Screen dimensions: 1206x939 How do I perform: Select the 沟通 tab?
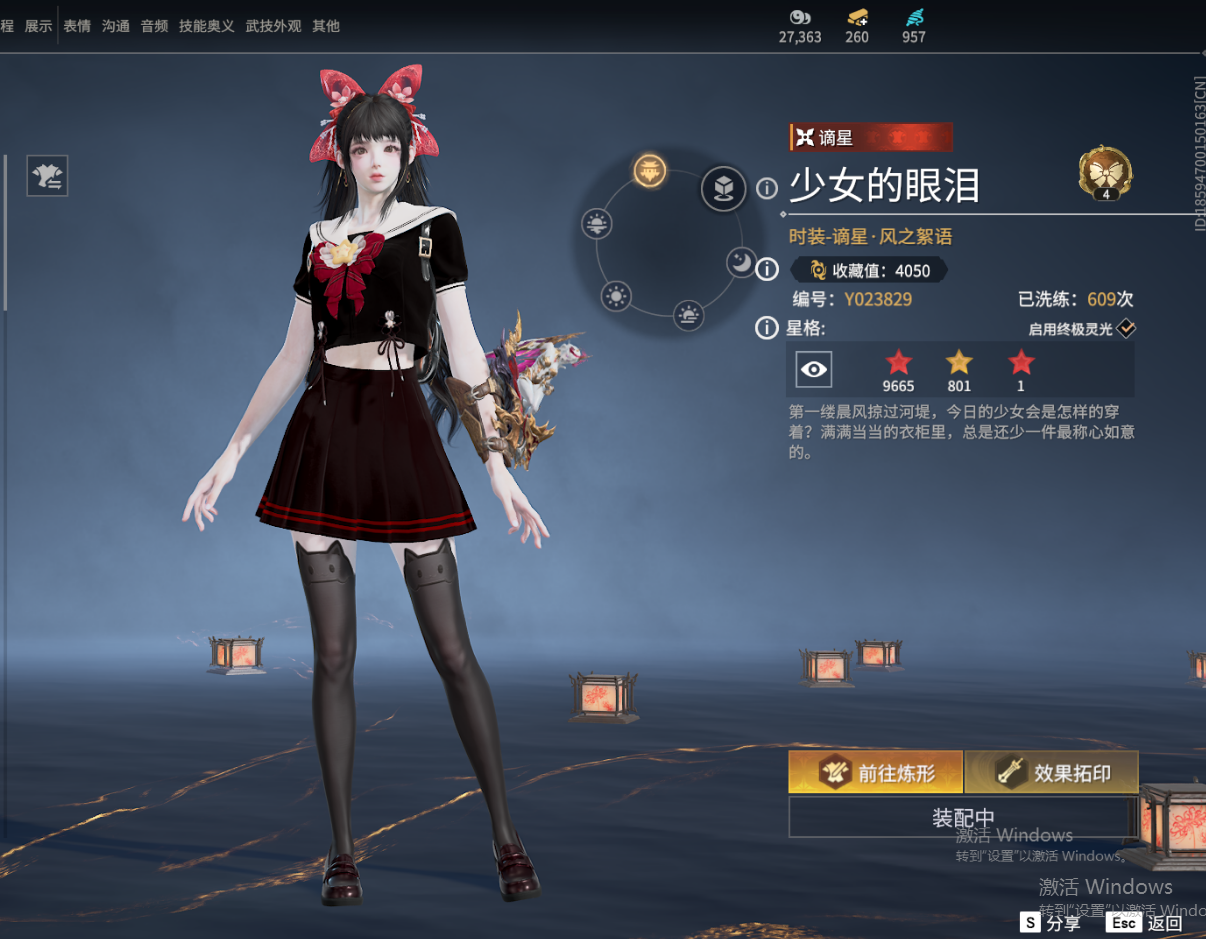116,26
